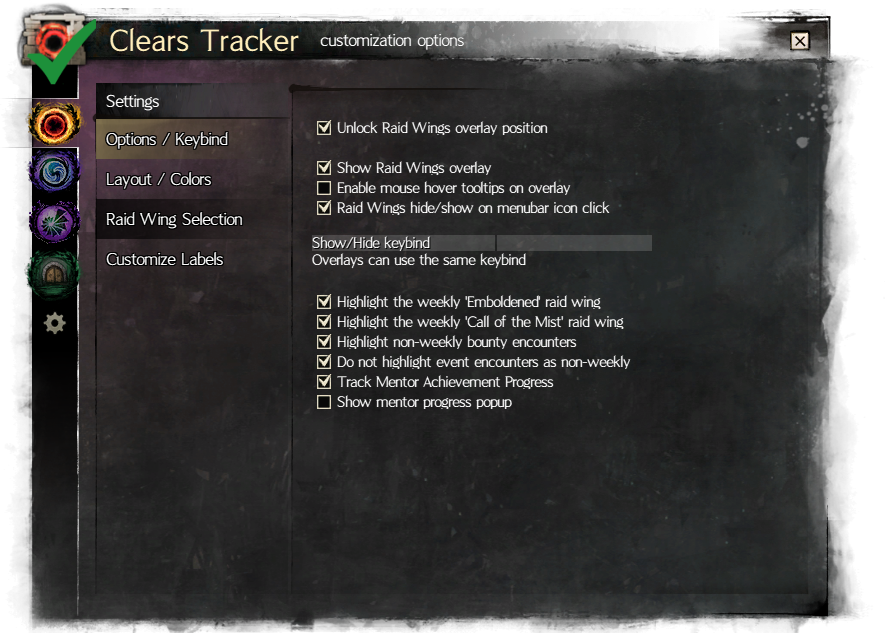
Task: Open the Options / Keybind section
Action: [167, 139]
